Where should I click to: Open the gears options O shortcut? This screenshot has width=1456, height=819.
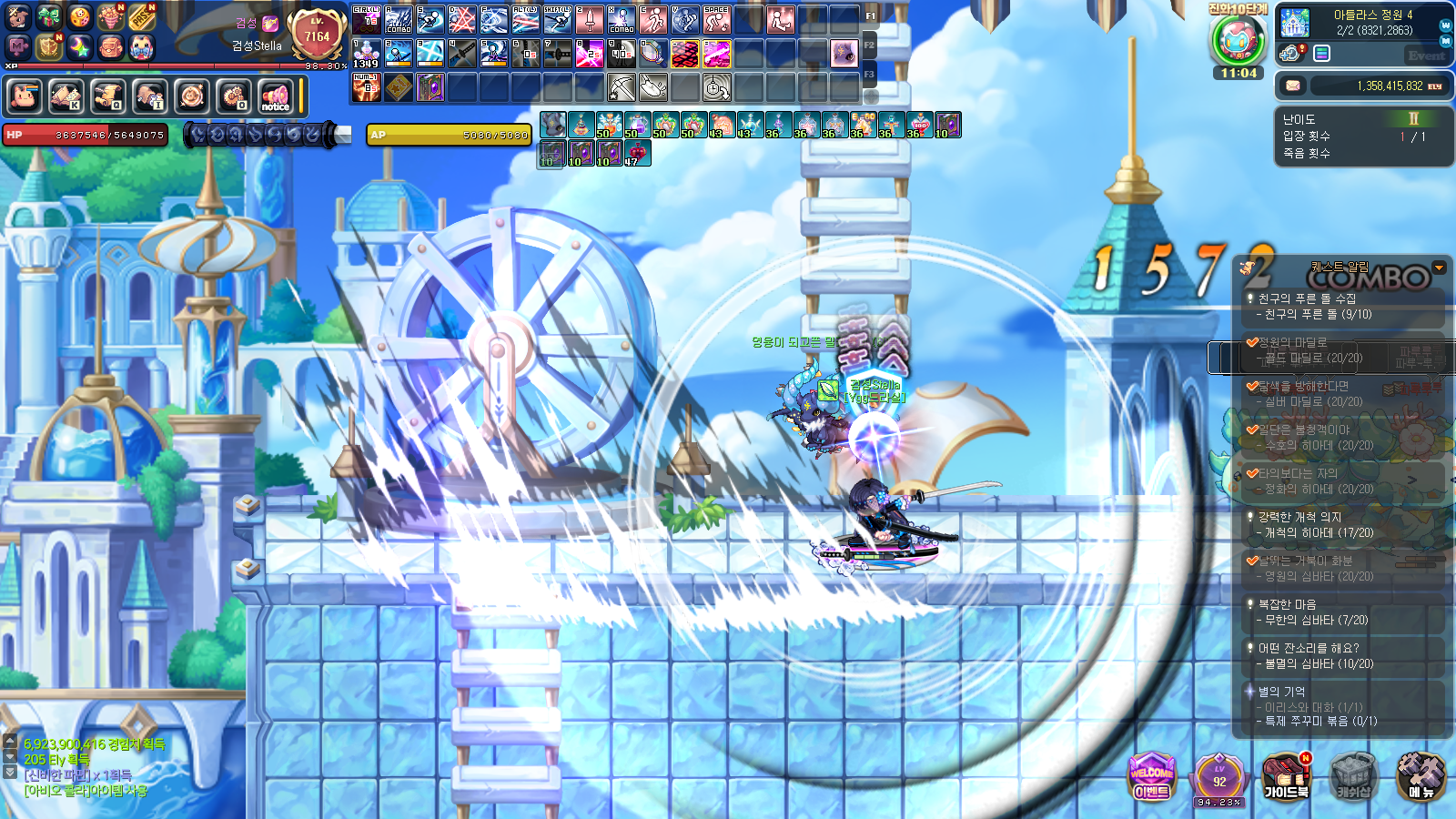233,96
